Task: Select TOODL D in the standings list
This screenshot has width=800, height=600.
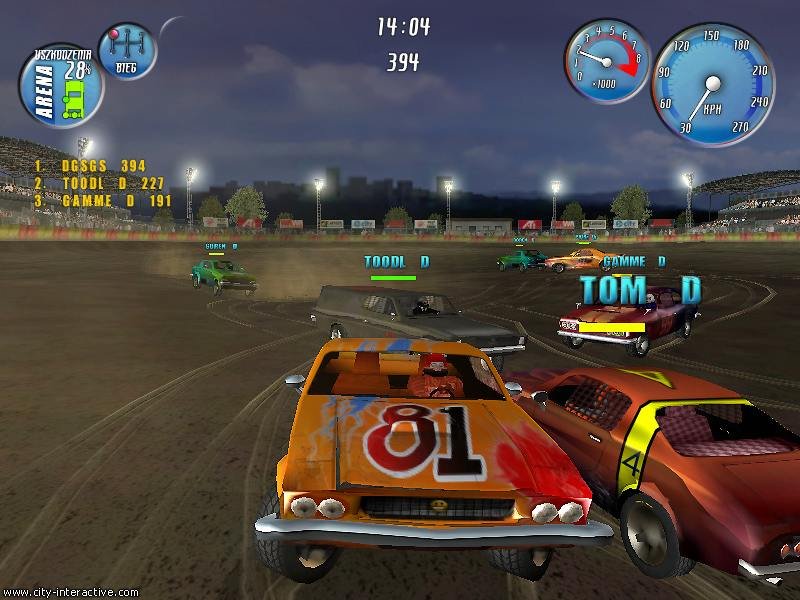Action: 99,183
